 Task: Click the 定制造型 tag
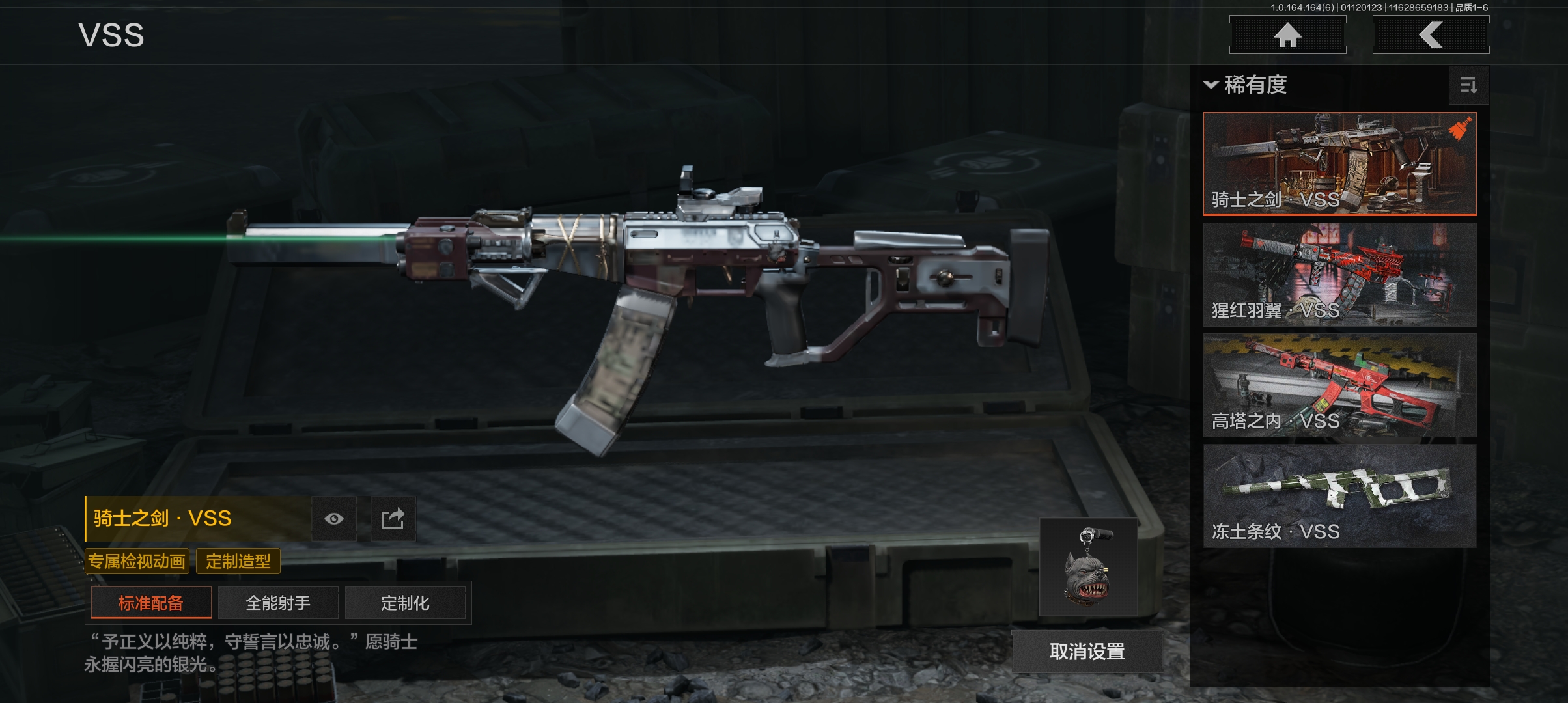(238, 561)
